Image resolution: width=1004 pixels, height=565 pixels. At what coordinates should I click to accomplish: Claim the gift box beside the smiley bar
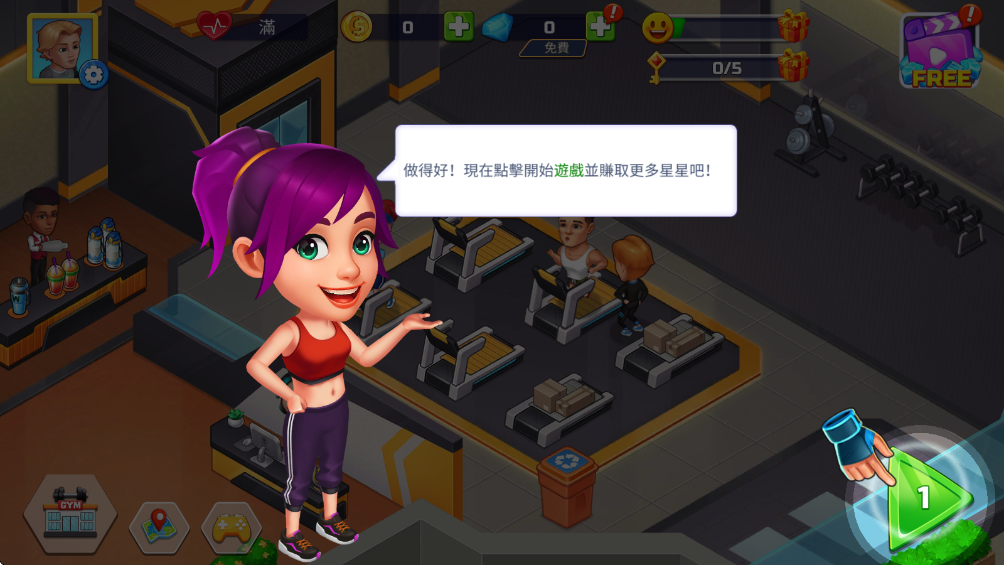click(793, 27)
